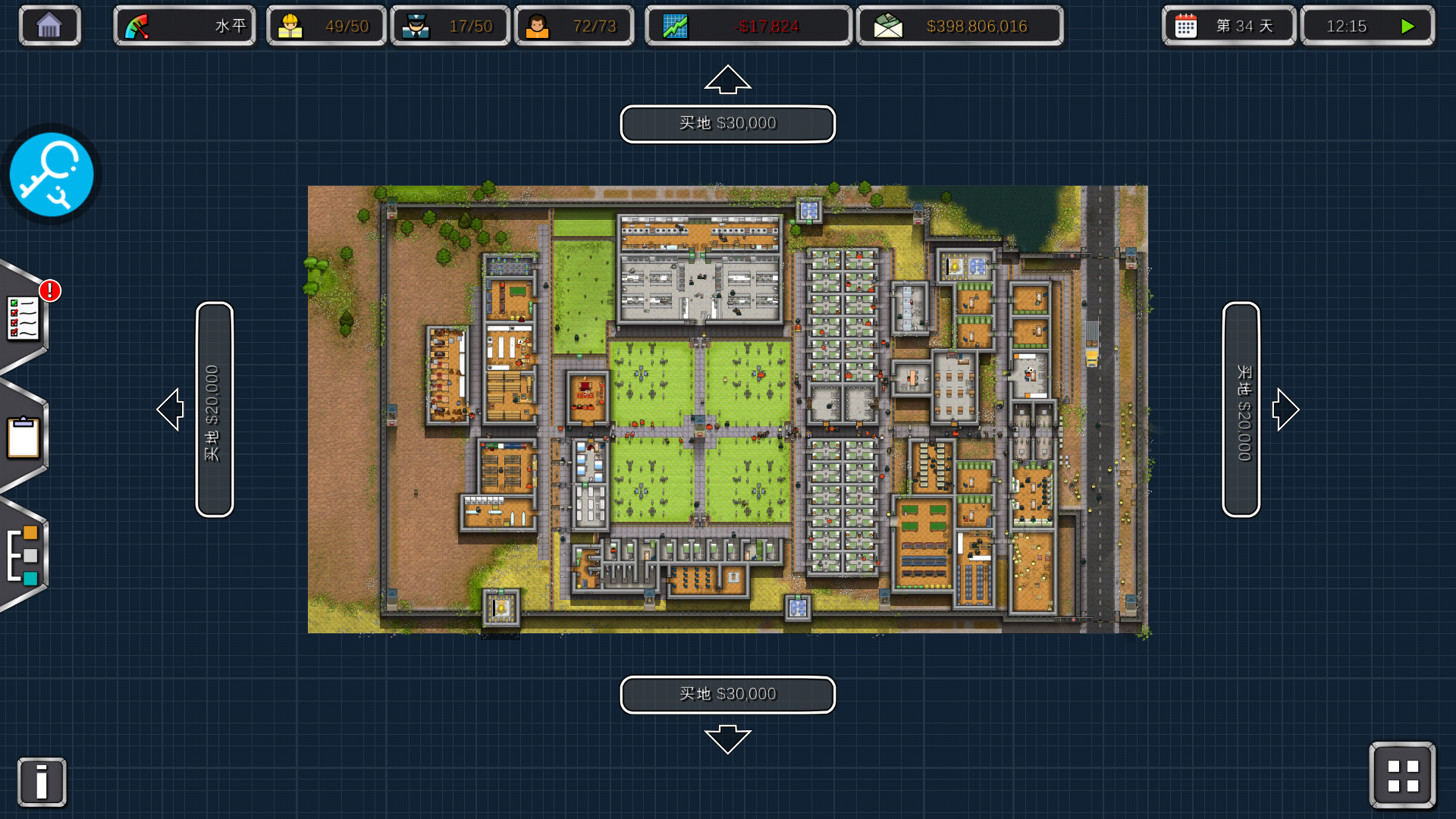Buy land to the south for $30,000

[x=727, y=695]
